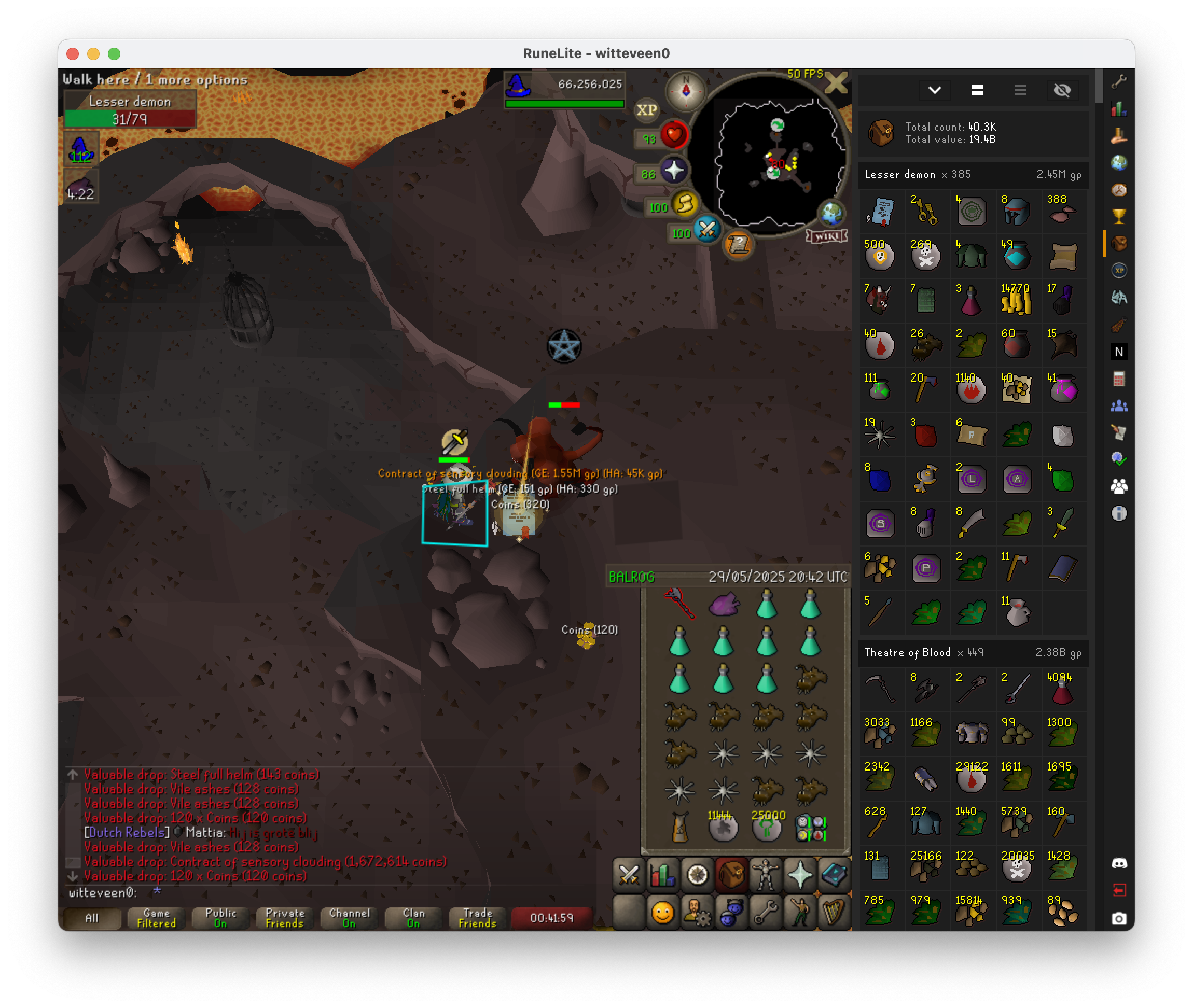The height and width of the screenshot is (1008, 1193).
Task: Open the Combat Options tab
Action: (x=629, y=875)
